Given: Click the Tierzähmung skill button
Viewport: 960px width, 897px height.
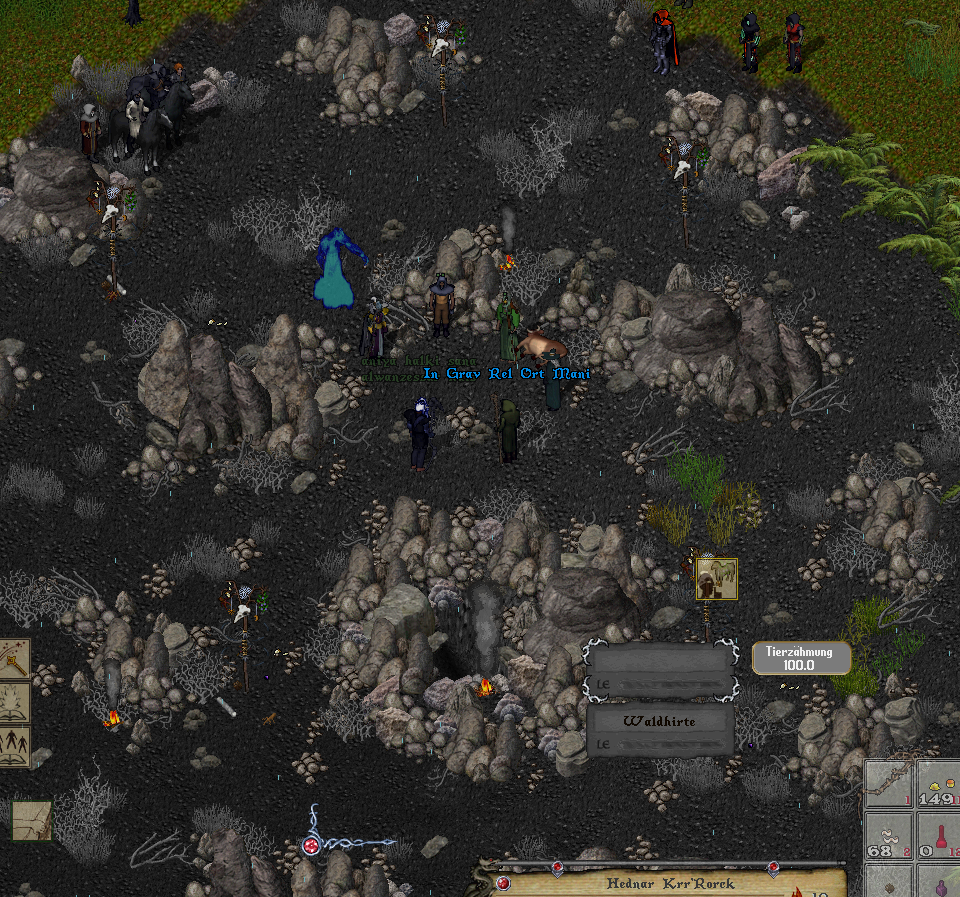Looking at the screenshot, I should coord(801,658).
